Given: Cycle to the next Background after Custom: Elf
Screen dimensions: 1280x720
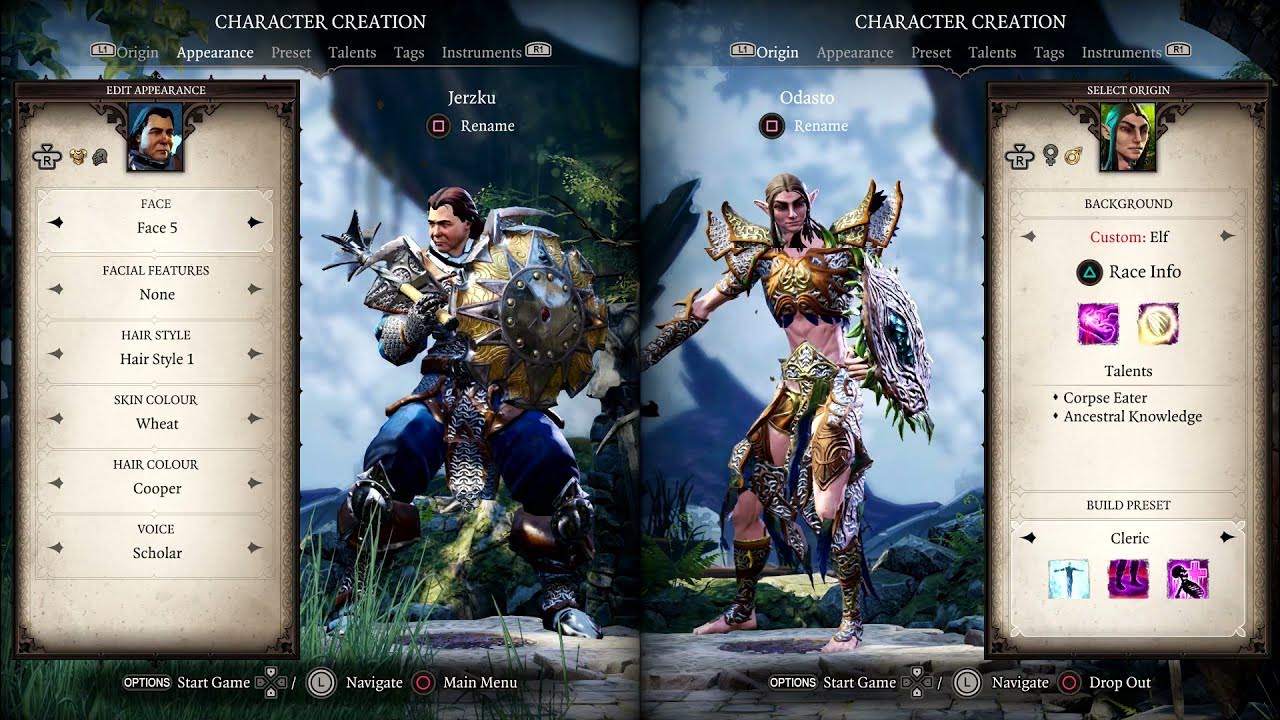Looking at the screenshot, I should coord(1227,237).
